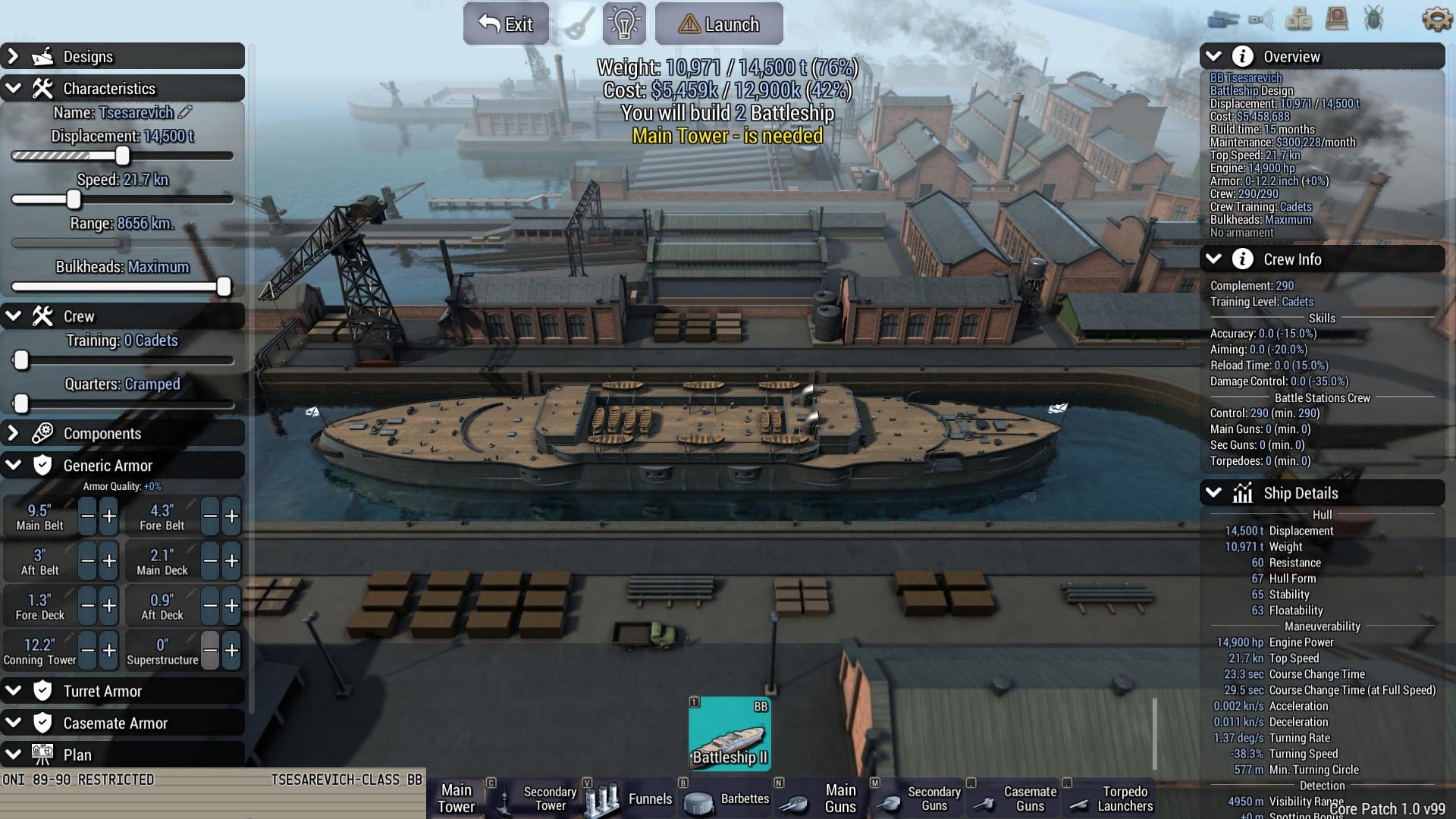Click the bug report icon
The image size is (1456, 819).
(1373, 19)
